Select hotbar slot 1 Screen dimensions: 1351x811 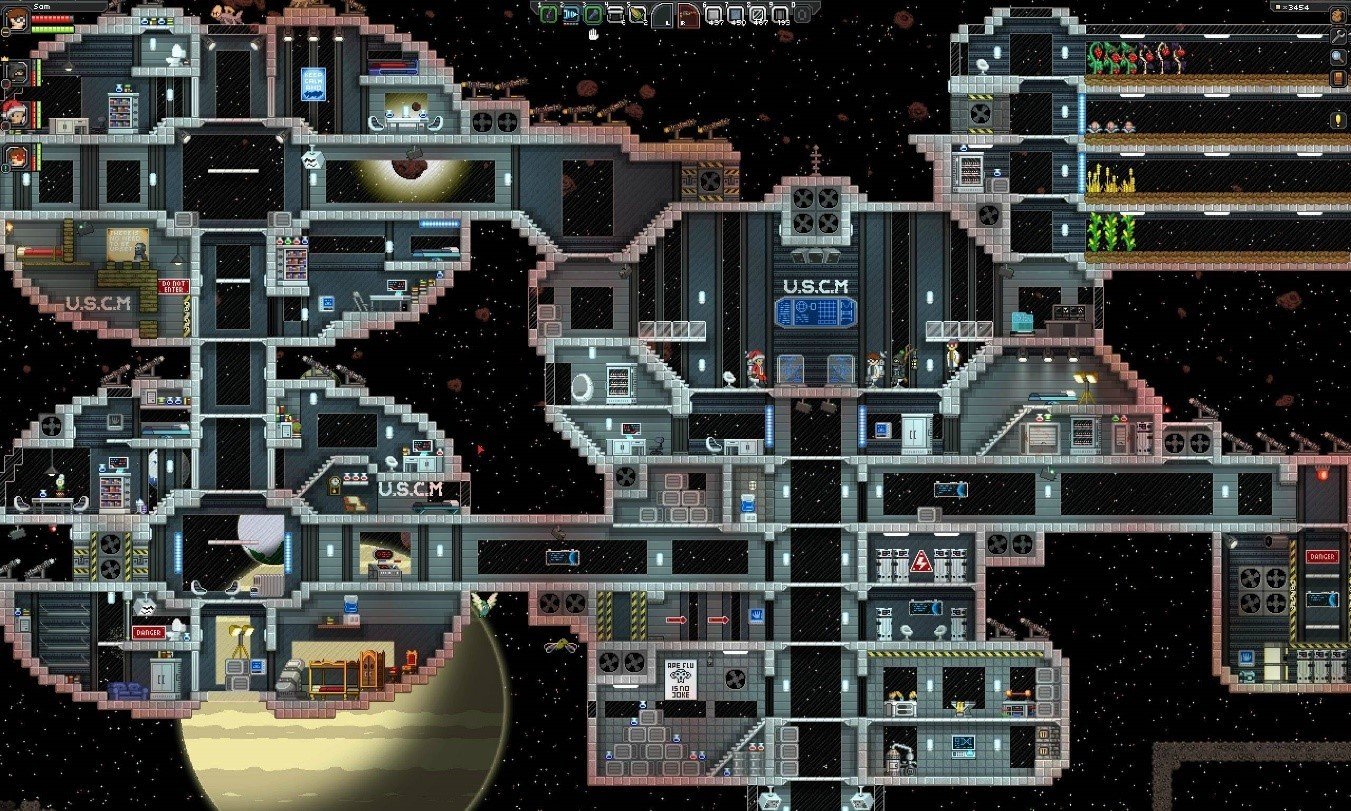(x=548, y=14)
